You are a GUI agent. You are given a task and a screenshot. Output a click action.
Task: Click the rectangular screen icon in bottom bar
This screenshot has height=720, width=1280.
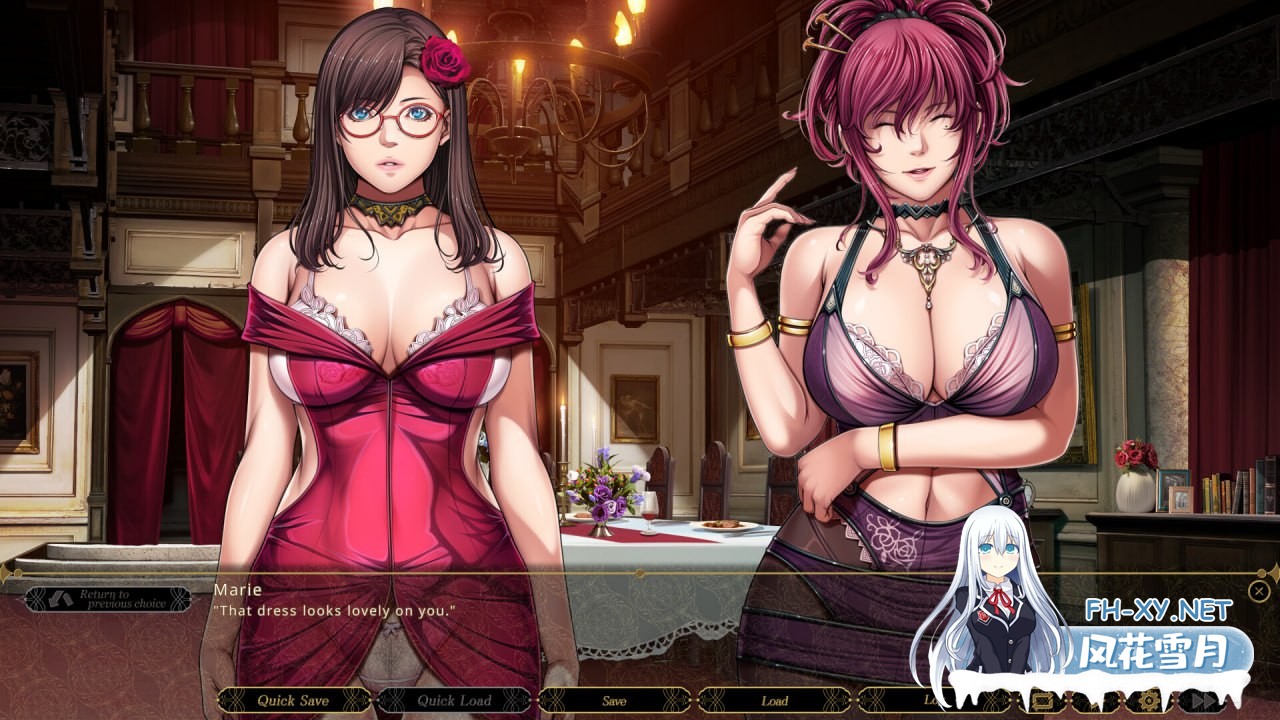pos(1041,700)
